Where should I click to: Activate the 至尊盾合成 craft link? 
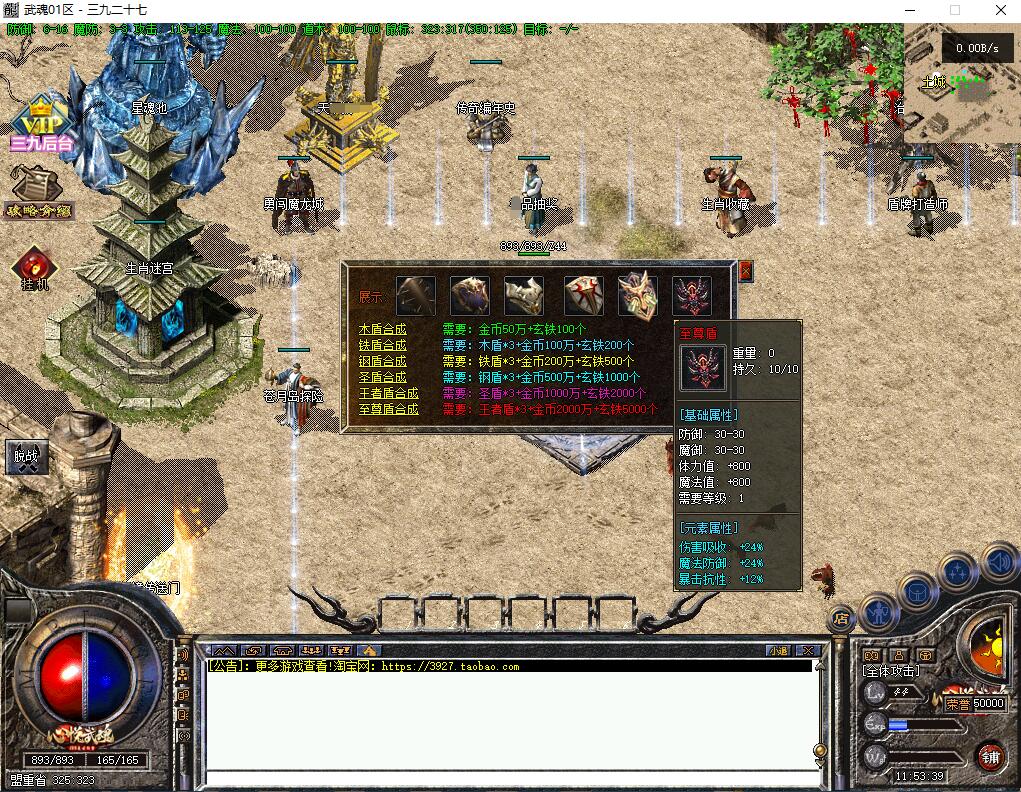tap(388, 409)
